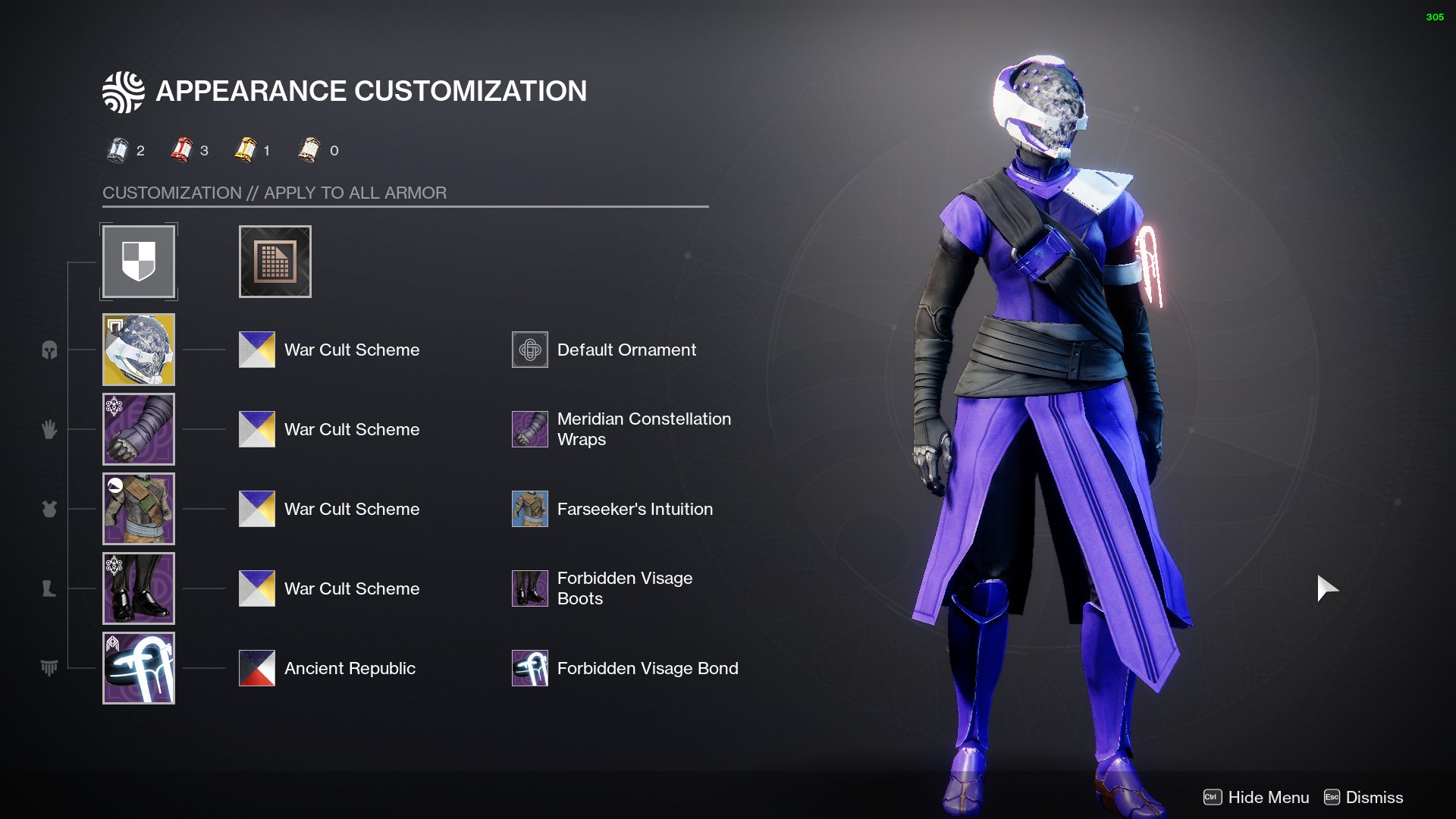Select the helmet armor thumbnail

coord(139,350)
